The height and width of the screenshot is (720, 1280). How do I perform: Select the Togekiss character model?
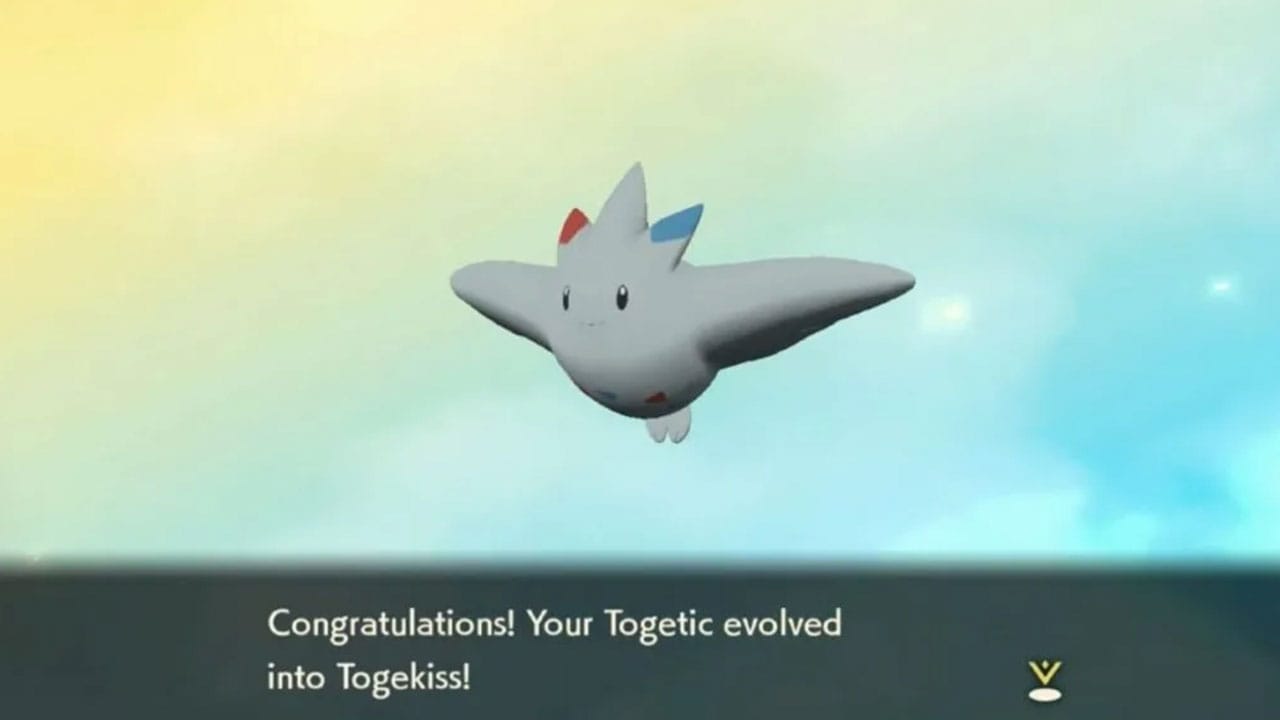point(640,310)
